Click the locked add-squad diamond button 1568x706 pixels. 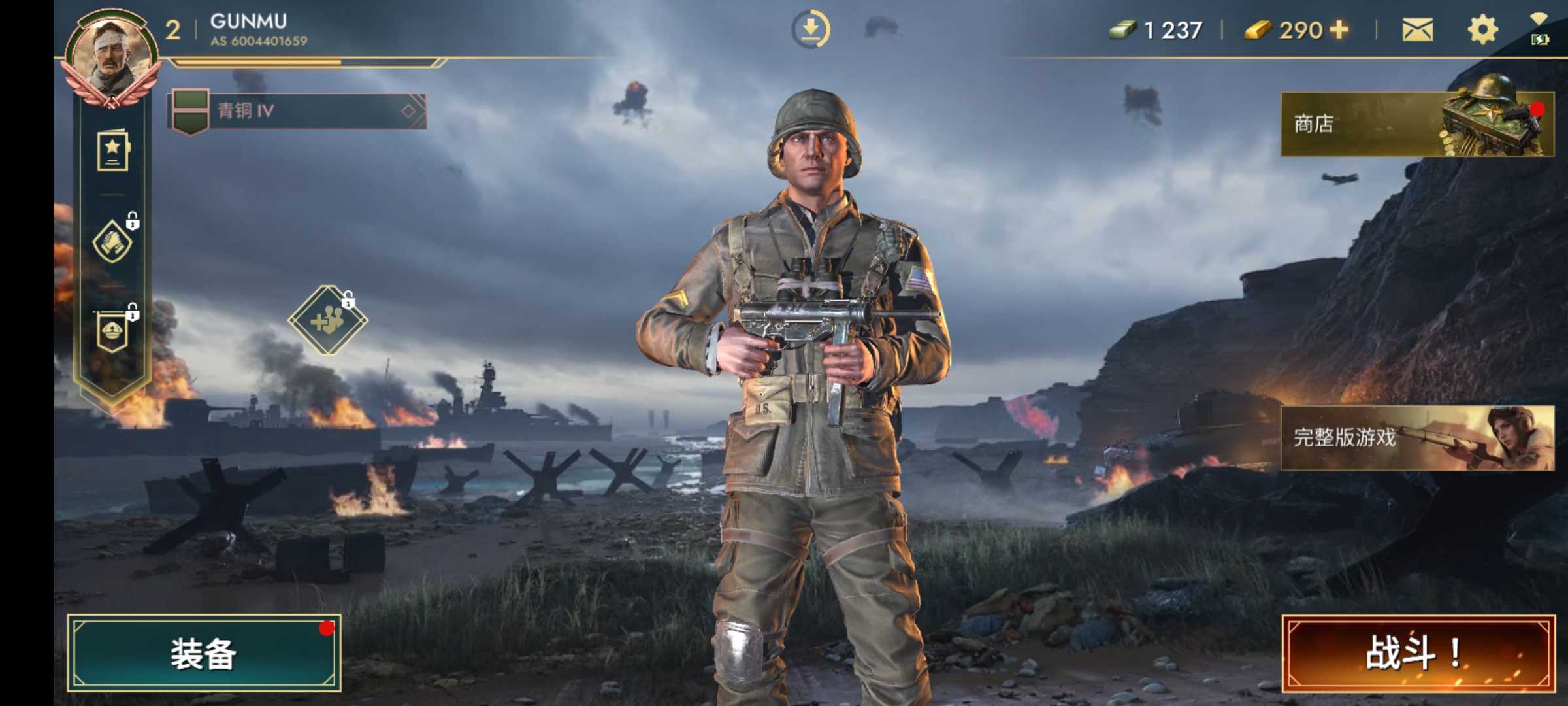[328, 320]
